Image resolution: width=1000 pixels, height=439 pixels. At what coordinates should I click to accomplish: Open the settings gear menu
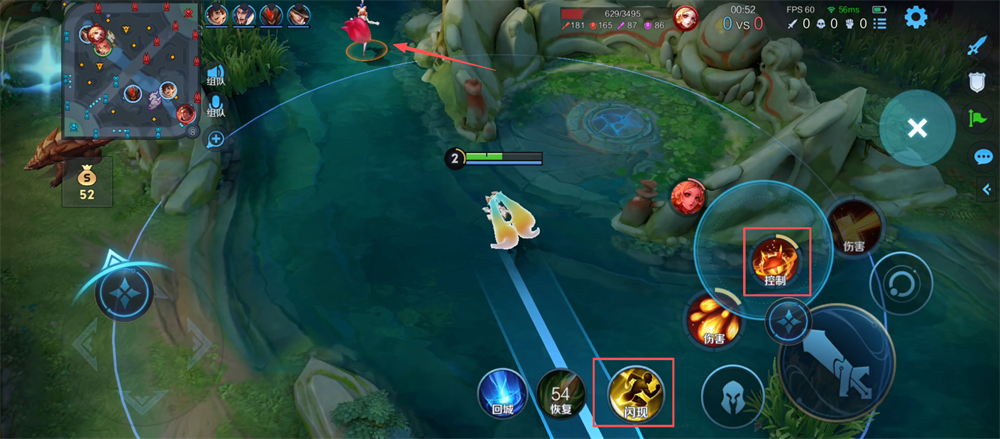(x=915, y=17)
